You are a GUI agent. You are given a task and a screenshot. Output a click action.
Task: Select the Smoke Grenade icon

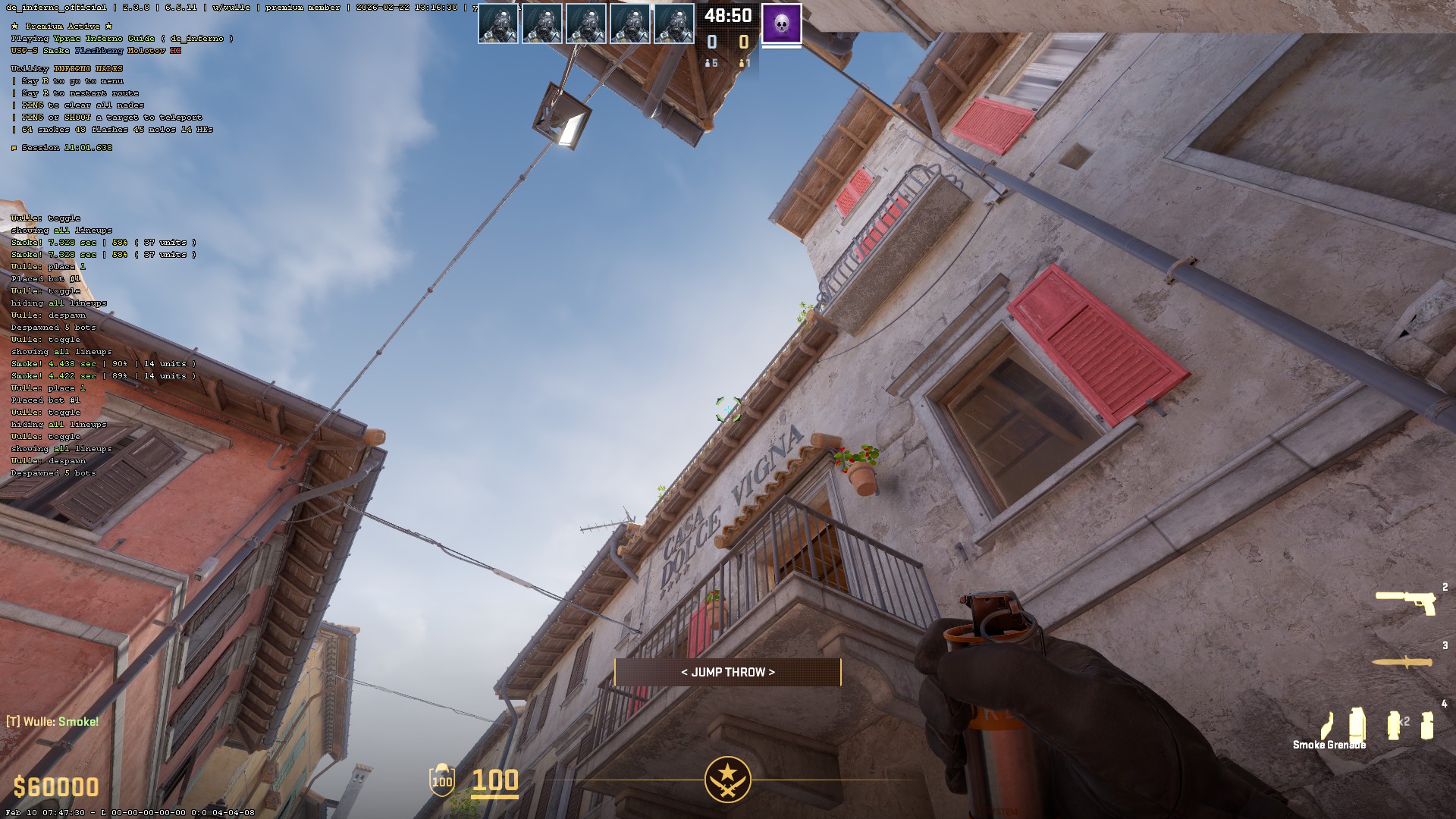click(1357, 723)
